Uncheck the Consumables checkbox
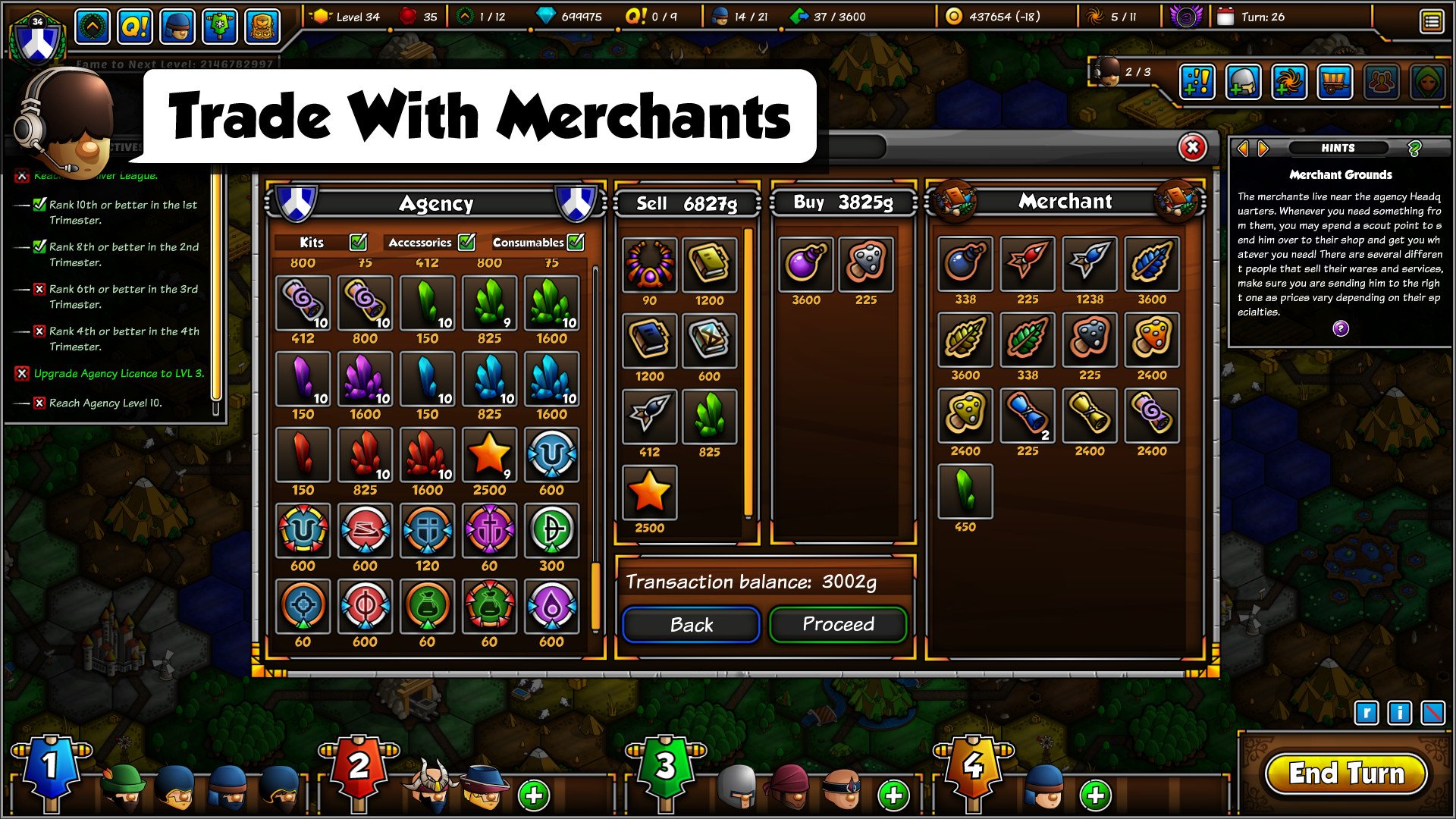1456x819 pixels. tap(576, 241)
